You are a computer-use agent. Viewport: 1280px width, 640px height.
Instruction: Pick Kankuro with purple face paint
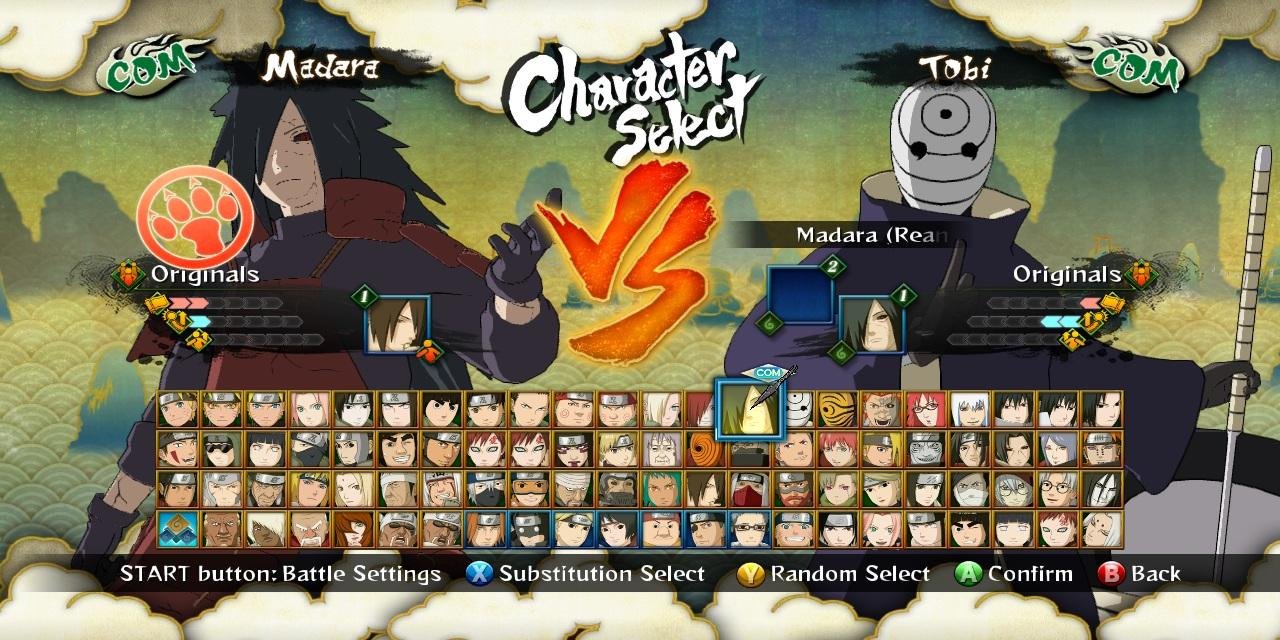(574, 449)
